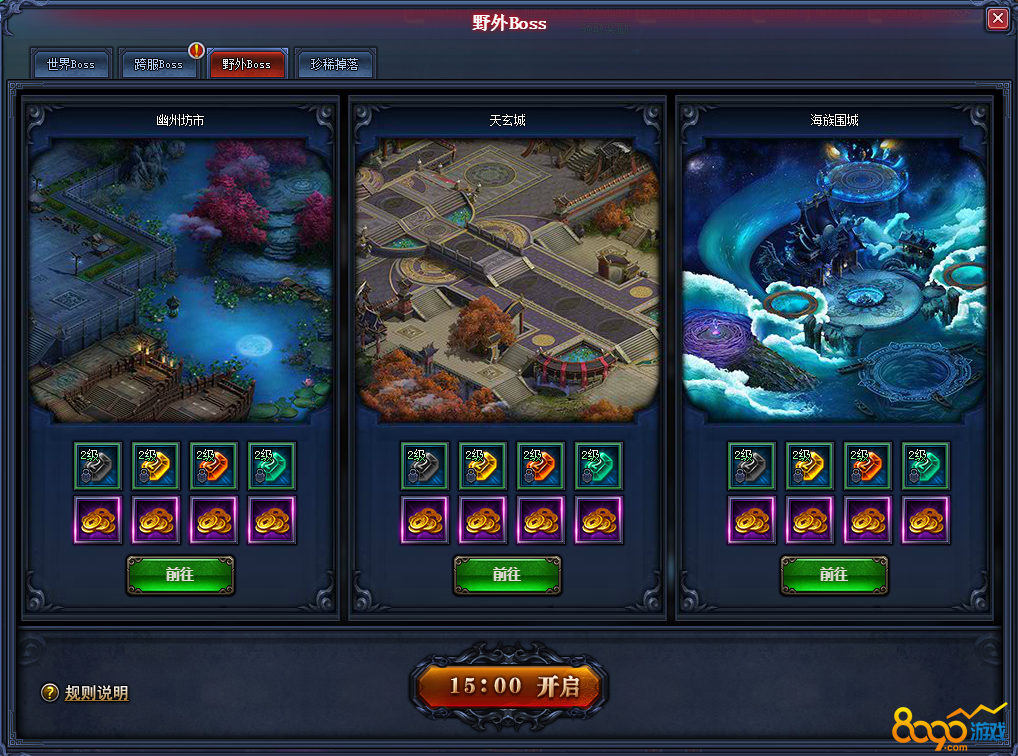
Task: Select the 幽州坊市 map thumbnail
Action: (x=180, y=280)
